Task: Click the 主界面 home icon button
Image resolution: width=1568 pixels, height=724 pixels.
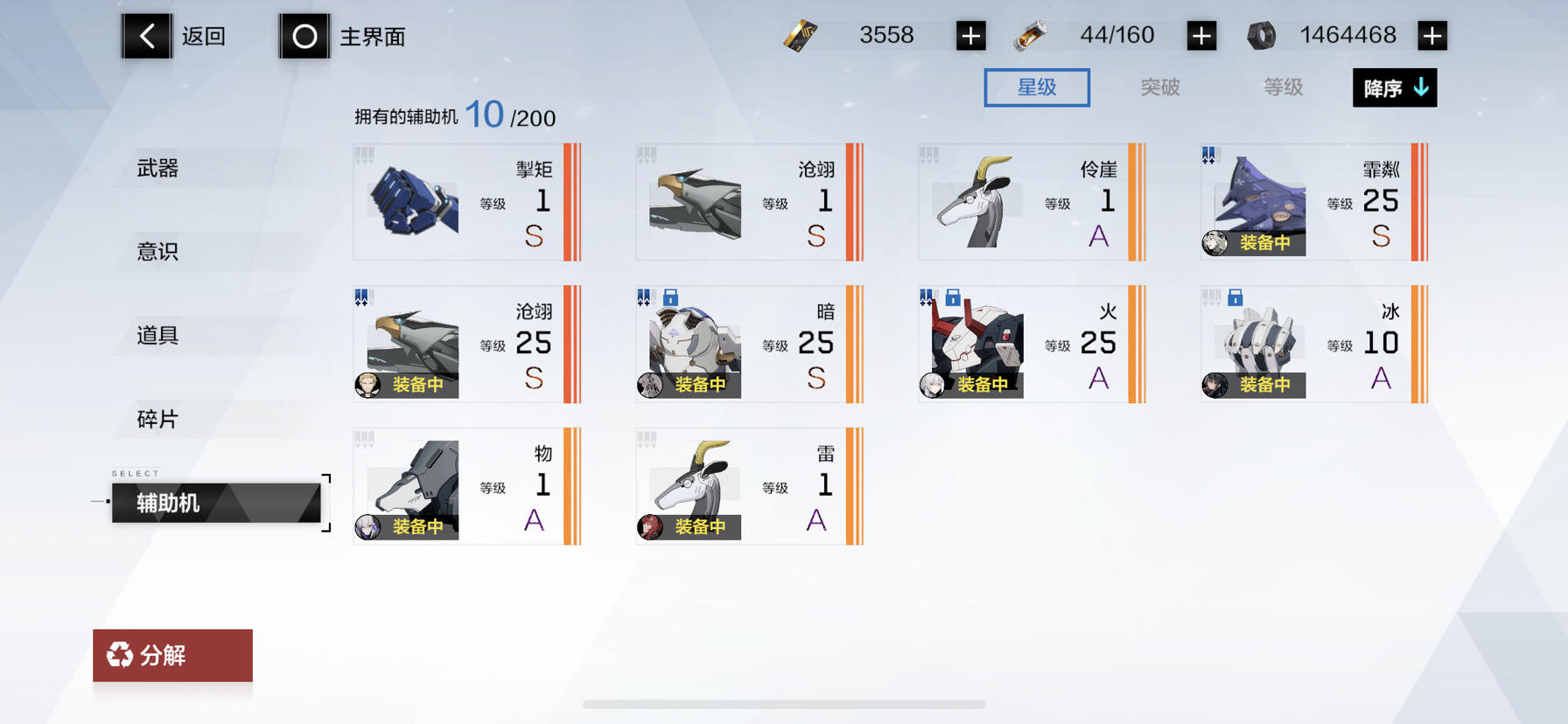Action: click(x=304, y=36)
